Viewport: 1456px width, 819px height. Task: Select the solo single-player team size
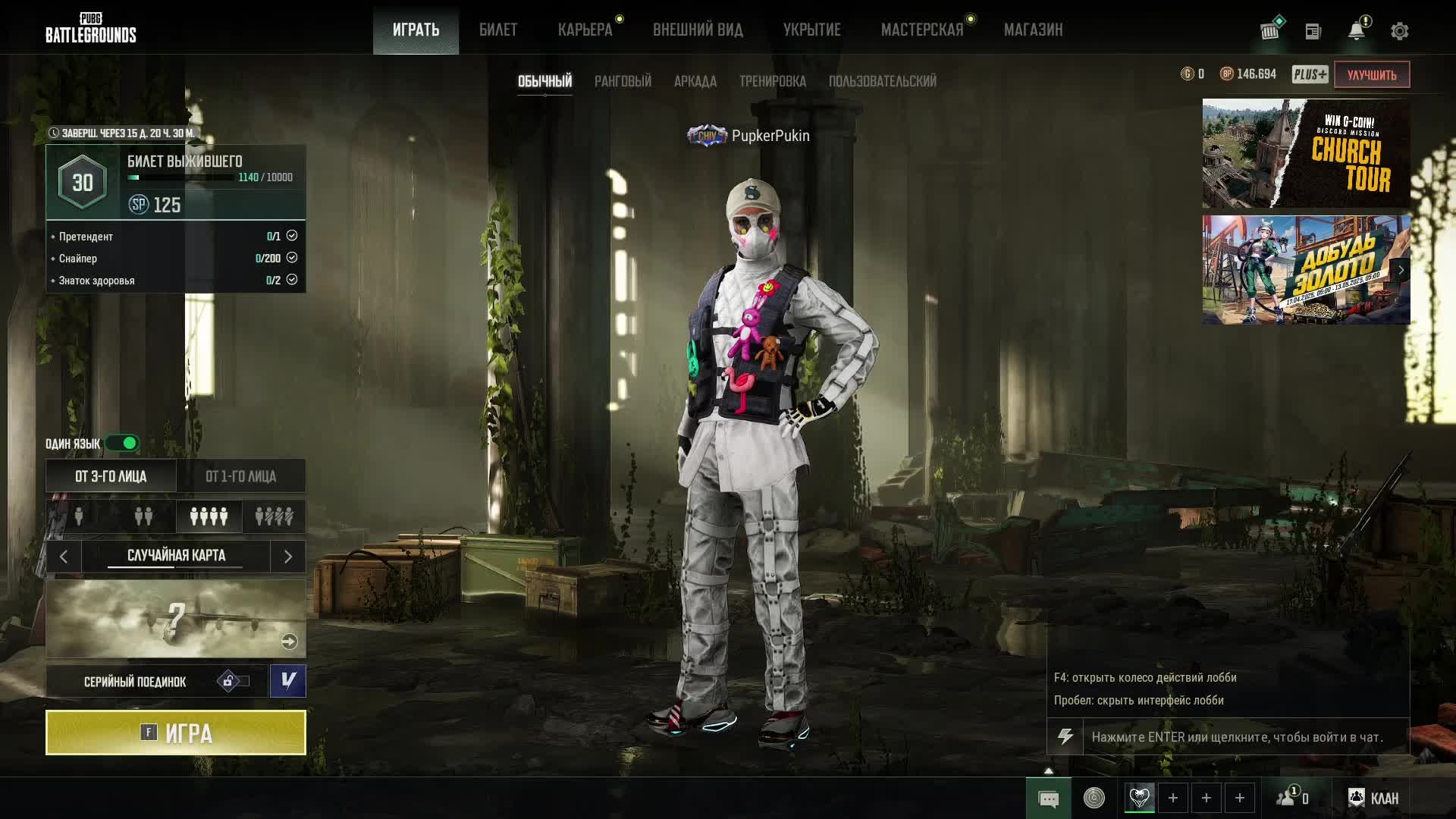pyautogui.click(x=79, y=516)
